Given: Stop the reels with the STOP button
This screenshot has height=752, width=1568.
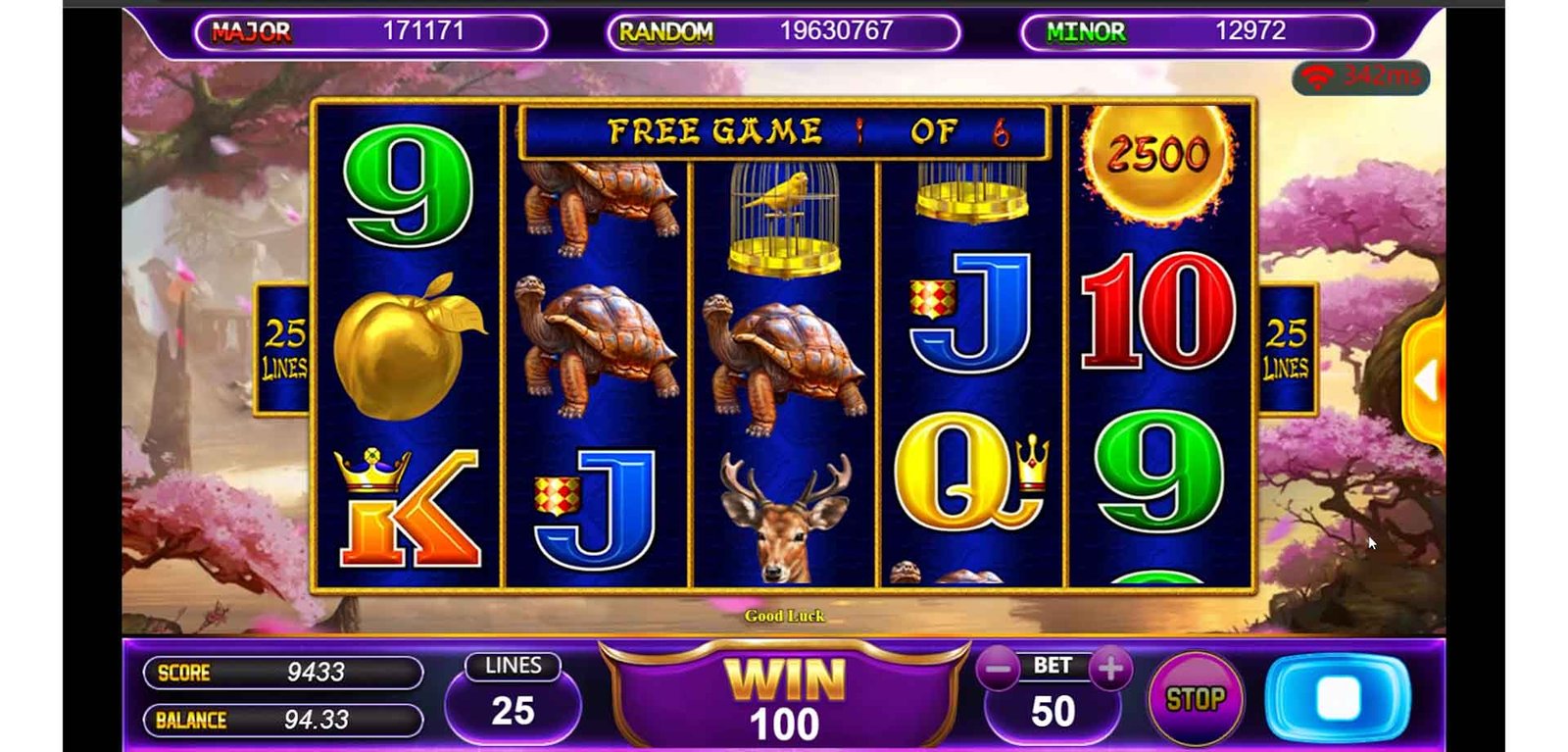Looking at the screenshot, I should [x=1195, y=699].
